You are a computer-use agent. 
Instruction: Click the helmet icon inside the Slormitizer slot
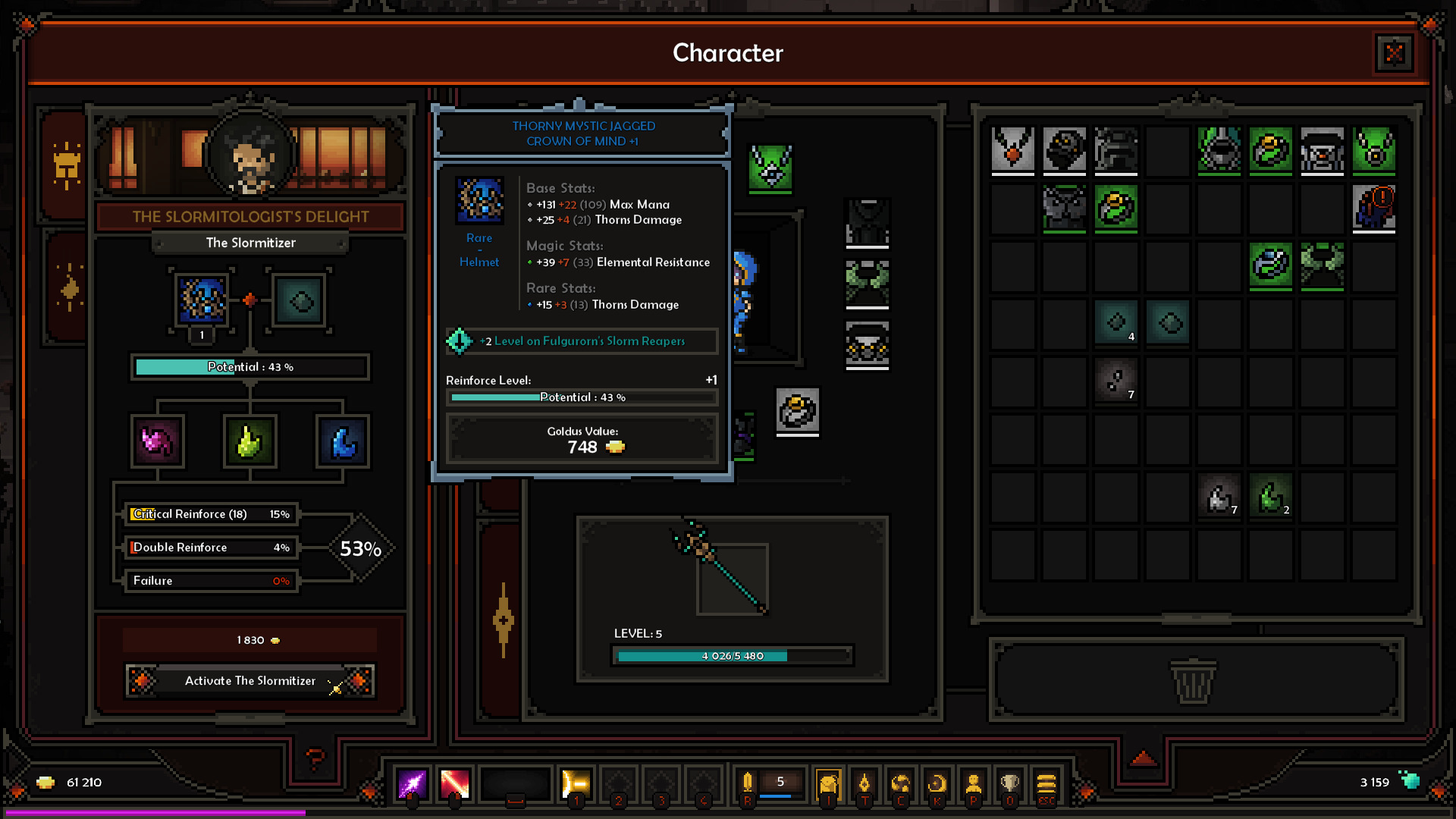coord(200,300)
